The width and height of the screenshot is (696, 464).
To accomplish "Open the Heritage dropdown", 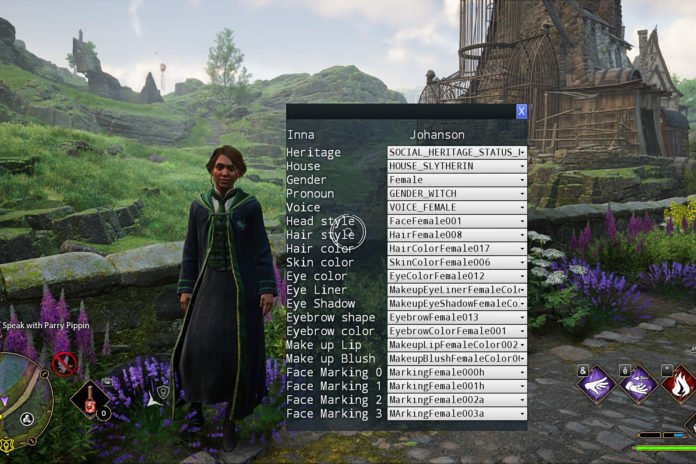I will tap(456, 152).
